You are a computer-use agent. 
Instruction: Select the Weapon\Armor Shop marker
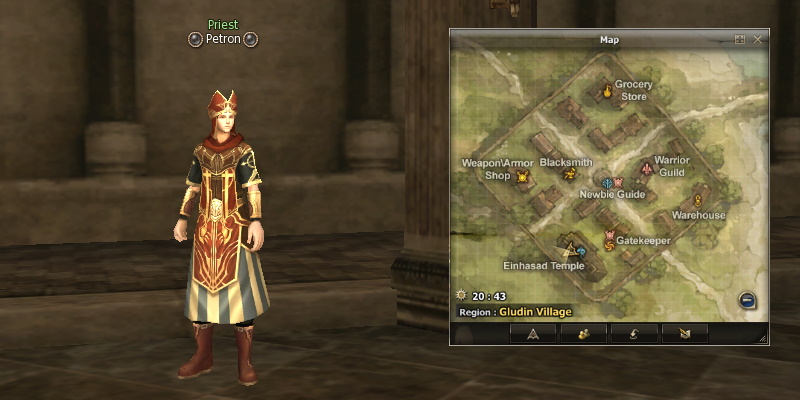tap(522, 177)
